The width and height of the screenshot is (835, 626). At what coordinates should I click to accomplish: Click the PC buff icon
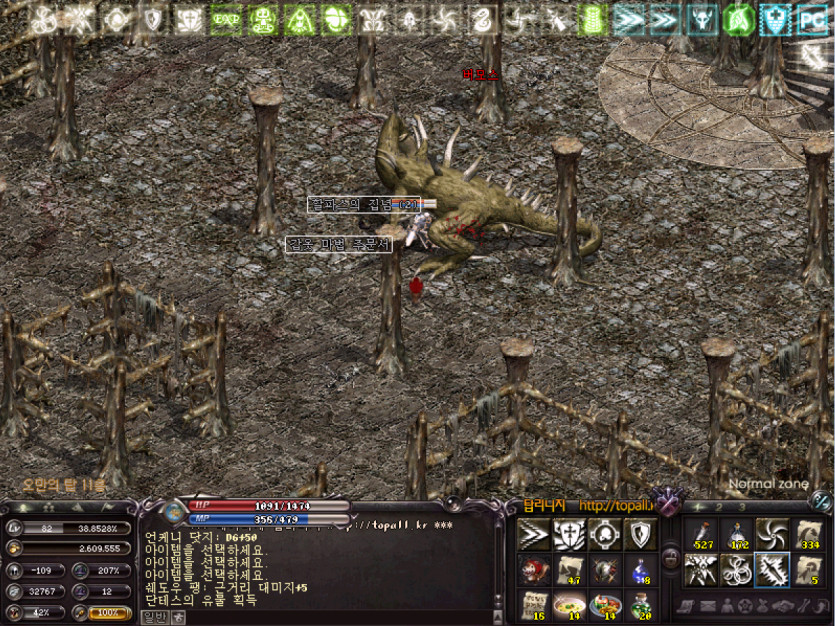pos(812,19)
